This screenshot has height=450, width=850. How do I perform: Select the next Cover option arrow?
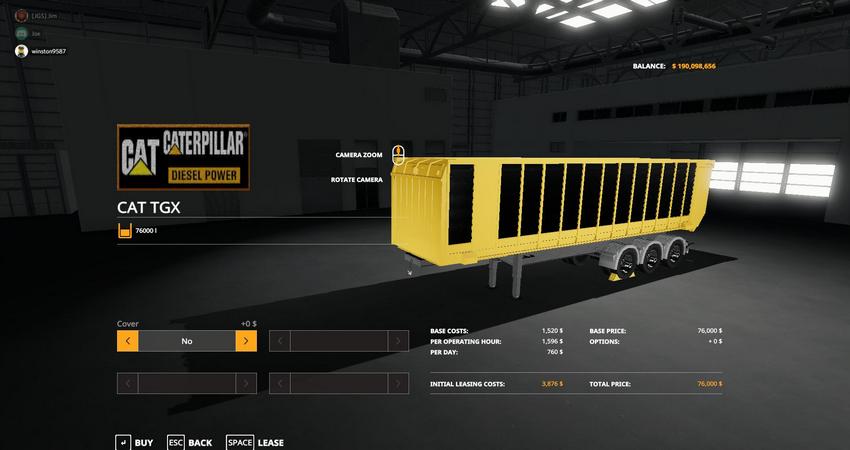coord(246,341)
